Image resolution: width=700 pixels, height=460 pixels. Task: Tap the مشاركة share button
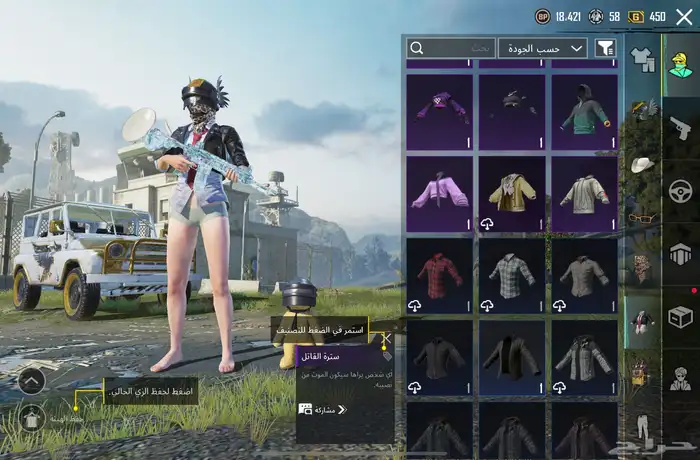point(322,409)
